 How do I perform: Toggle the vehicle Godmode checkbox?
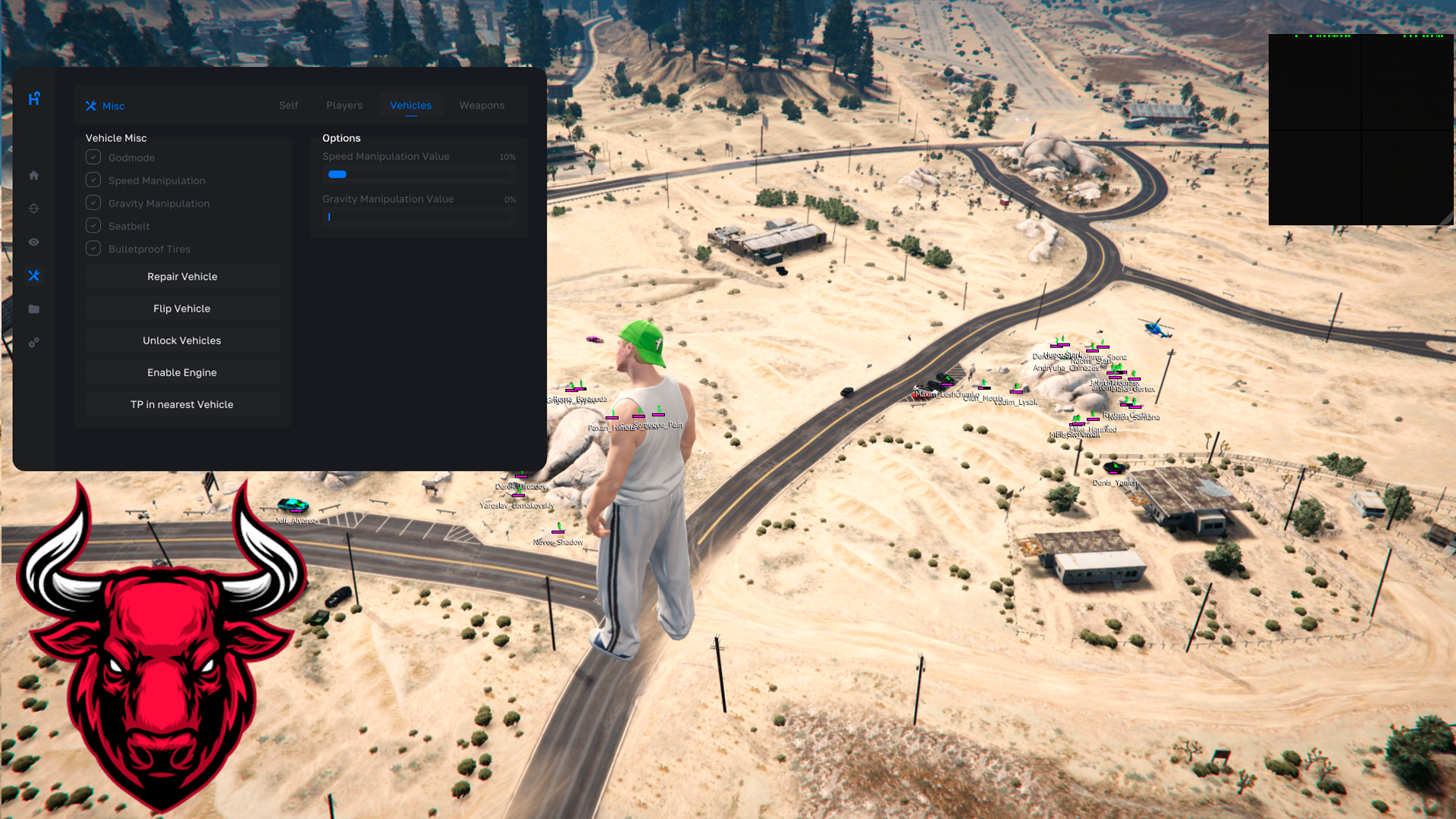(93, 158)
